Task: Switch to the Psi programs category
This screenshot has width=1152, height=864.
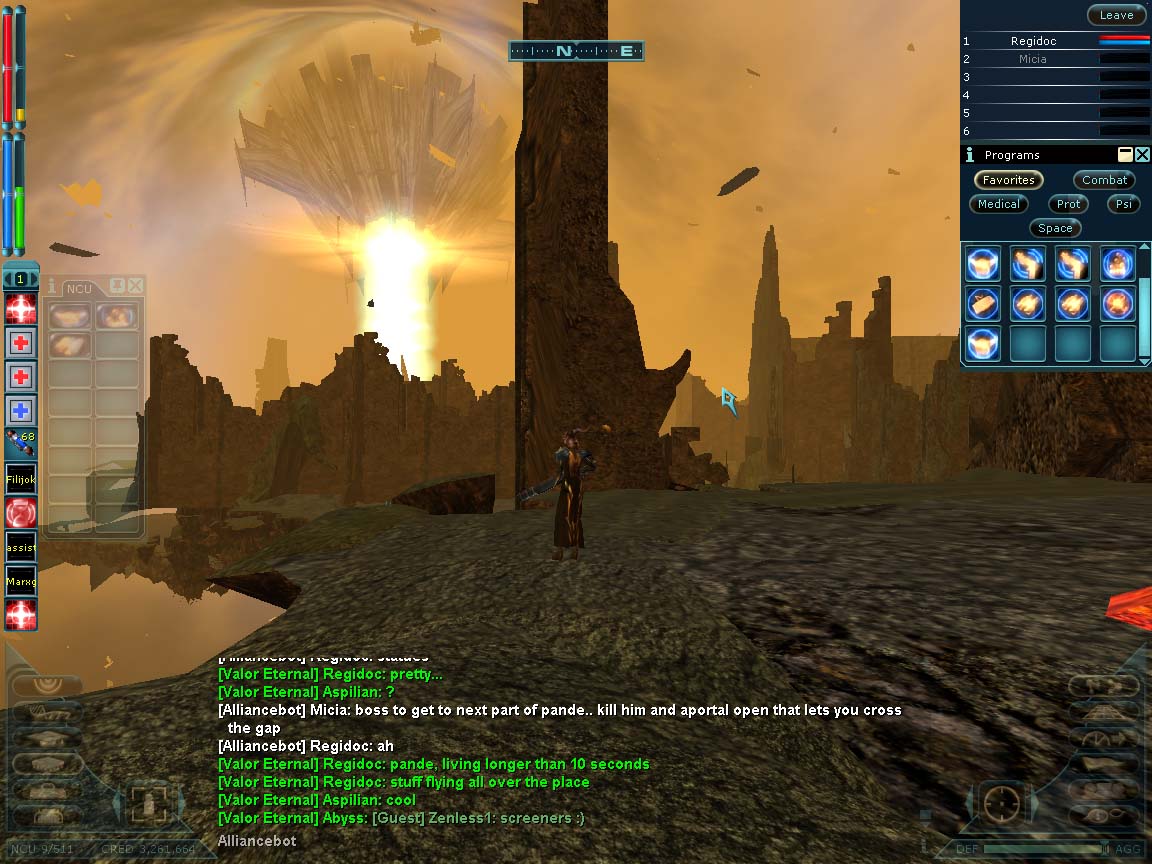Action: 1123,204
